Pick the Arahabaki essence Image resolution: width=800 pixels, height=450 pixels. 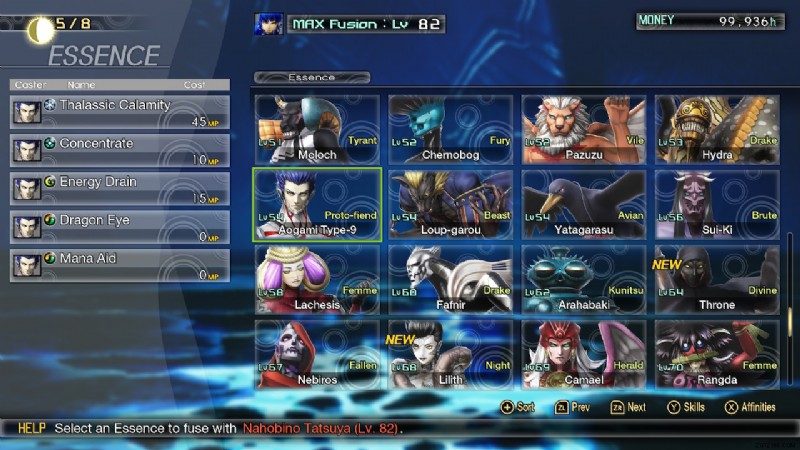coord(584,280)
